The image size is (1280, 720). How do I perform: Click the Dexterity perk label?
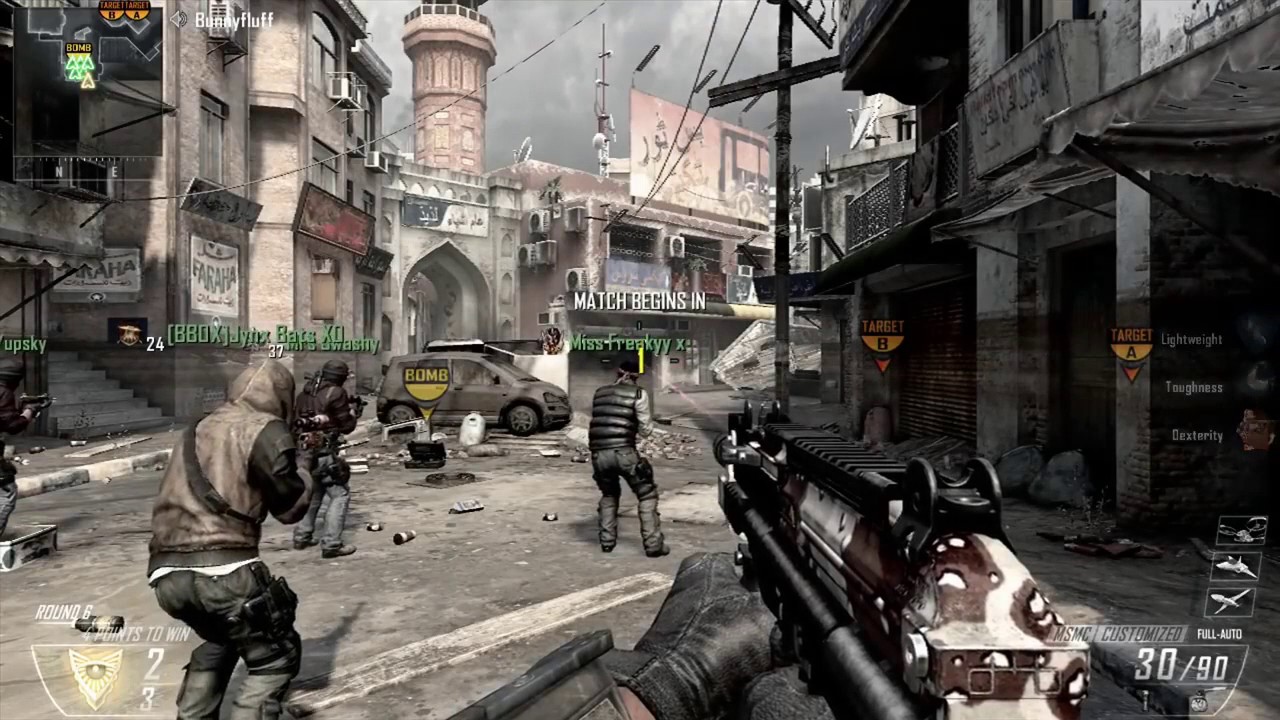(x=1197, y=436)
